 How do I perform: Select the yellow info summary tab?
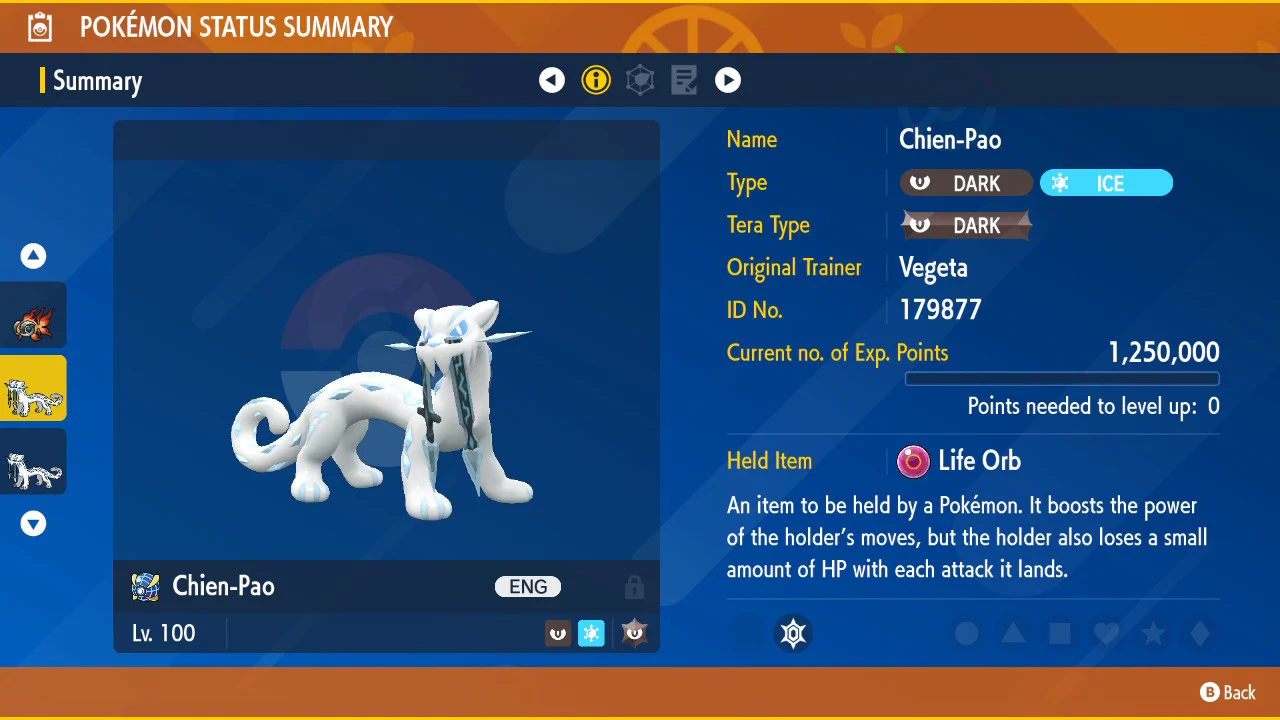coord(596,80)
